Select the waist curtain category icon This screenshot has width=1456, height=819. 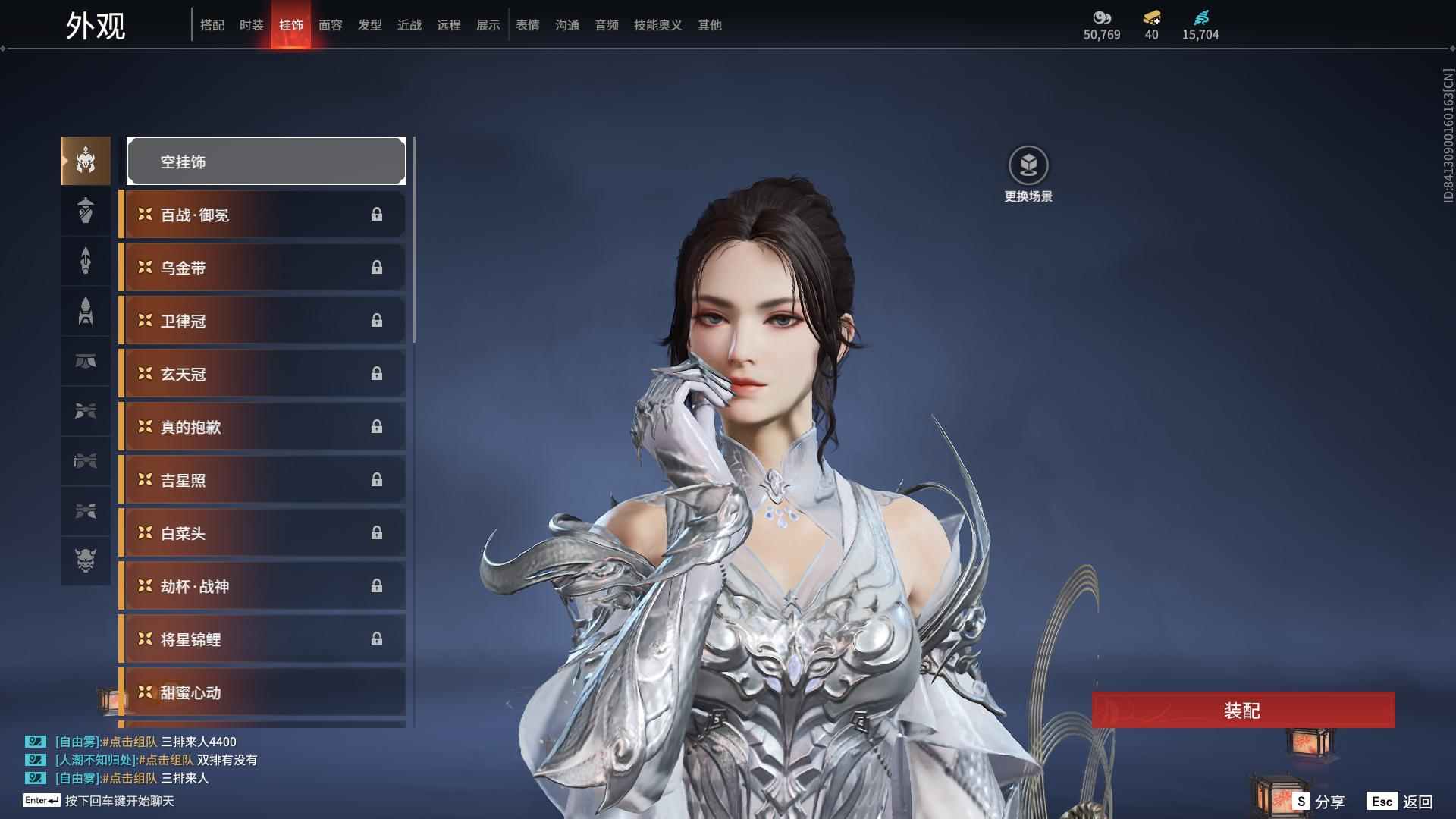(85, 362)
